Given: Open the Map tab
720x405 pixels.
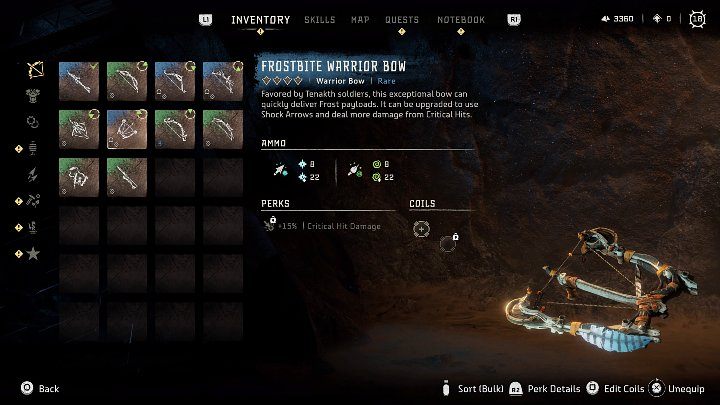Looking at the screenshot, I should coord(360,20).
